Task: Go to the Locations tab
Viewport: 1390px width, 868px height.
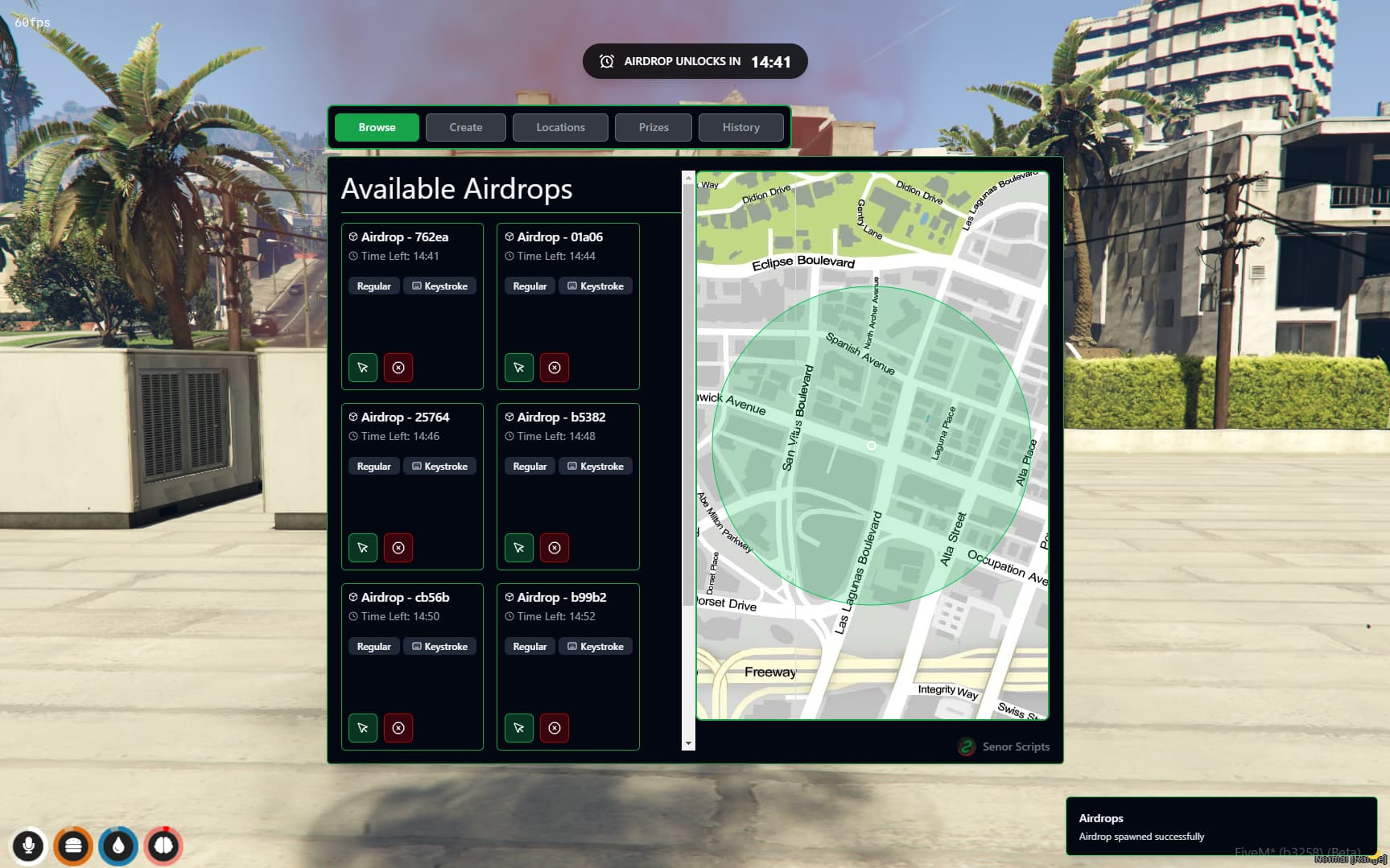Action: click(560, 127)
